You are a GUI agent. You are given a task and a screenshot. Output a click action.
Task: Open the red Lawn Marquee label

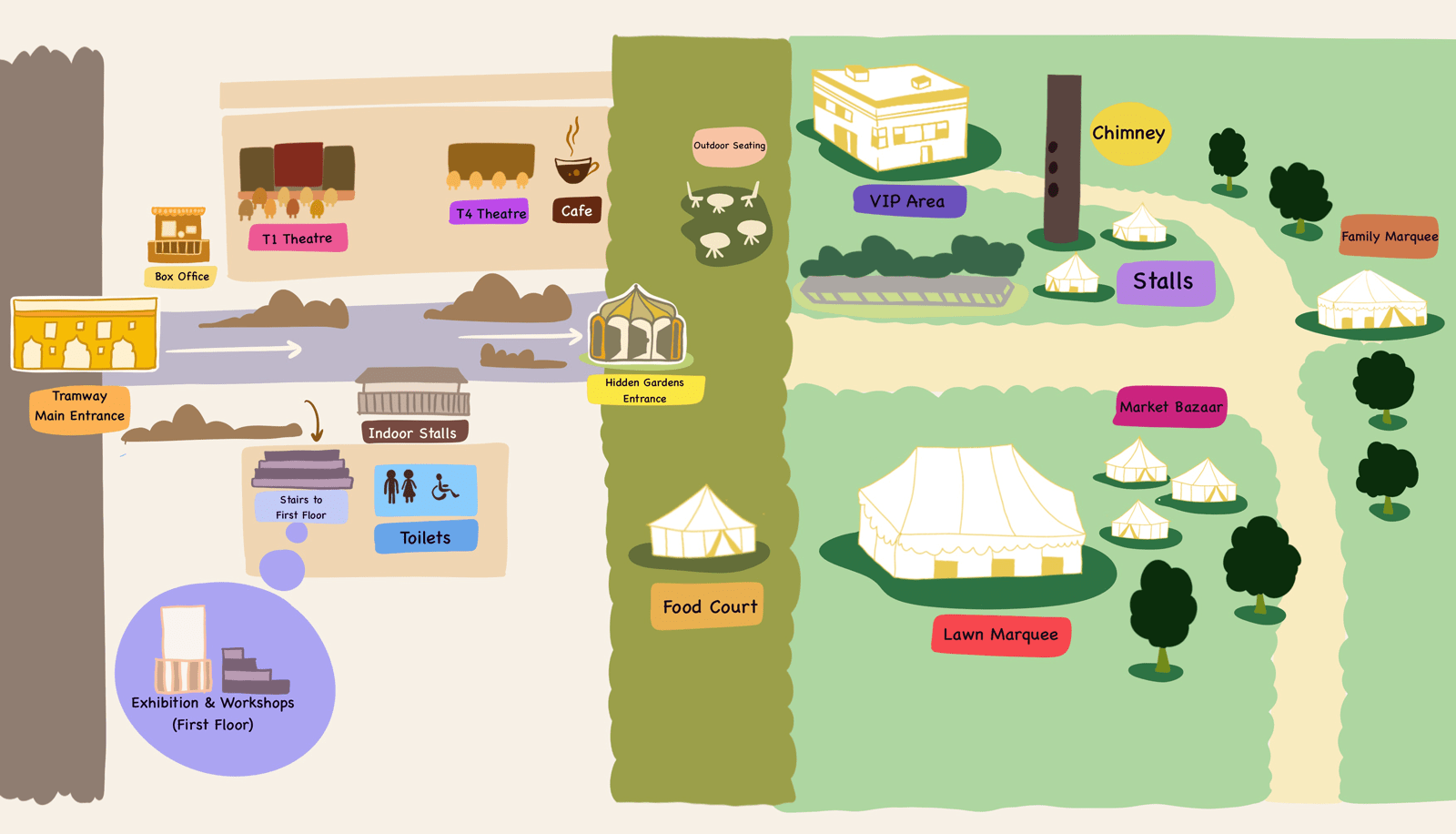tap(1000, 635)
